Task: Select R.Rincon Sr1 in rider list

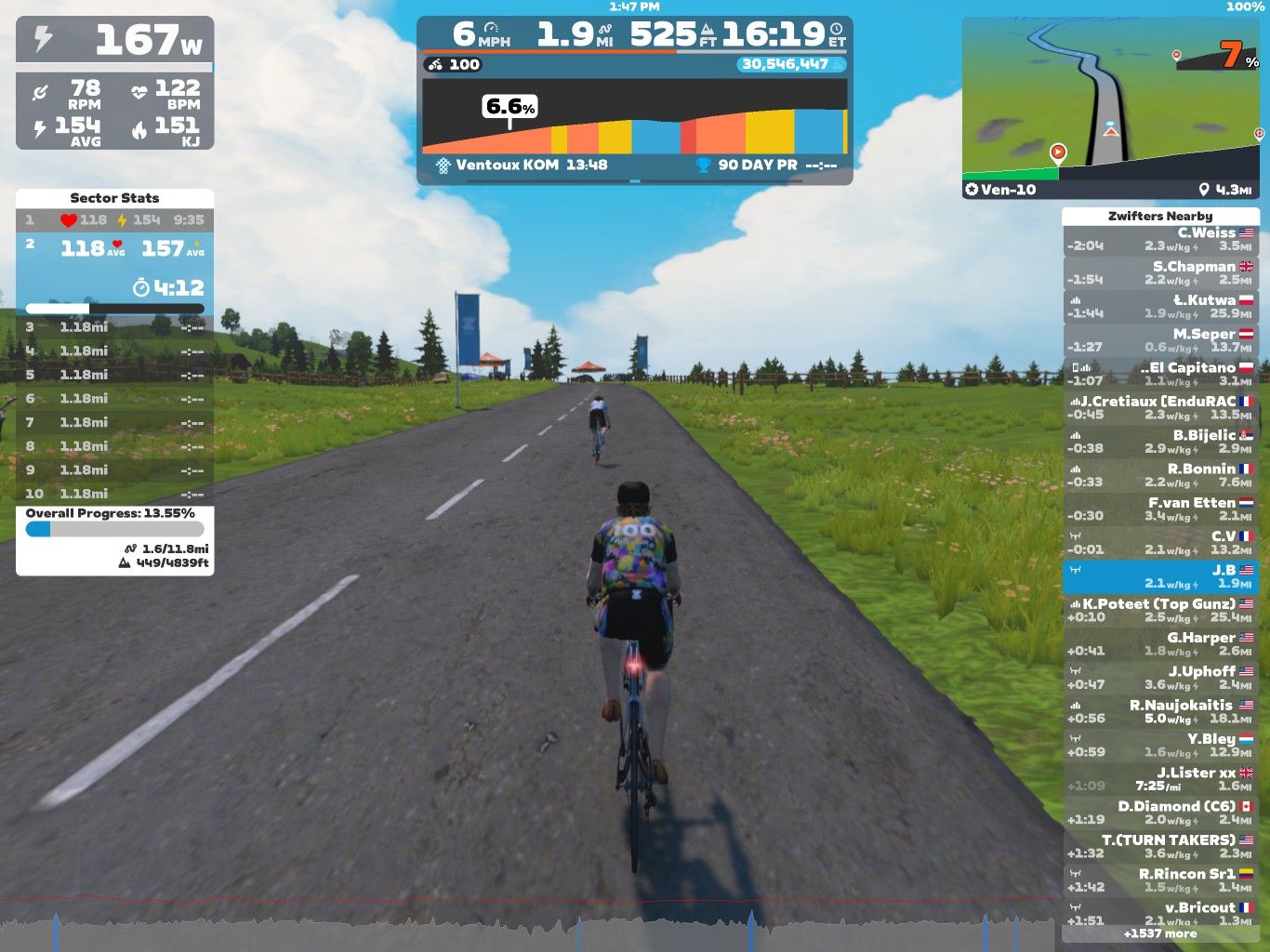Action: (x=1160, y=880)
